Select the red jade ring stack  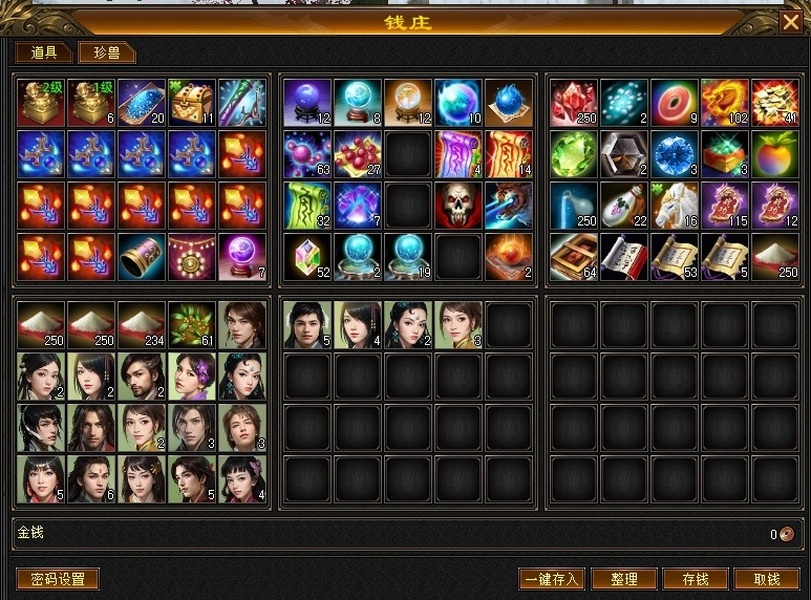pyautogui.click(x=676, y=103)
